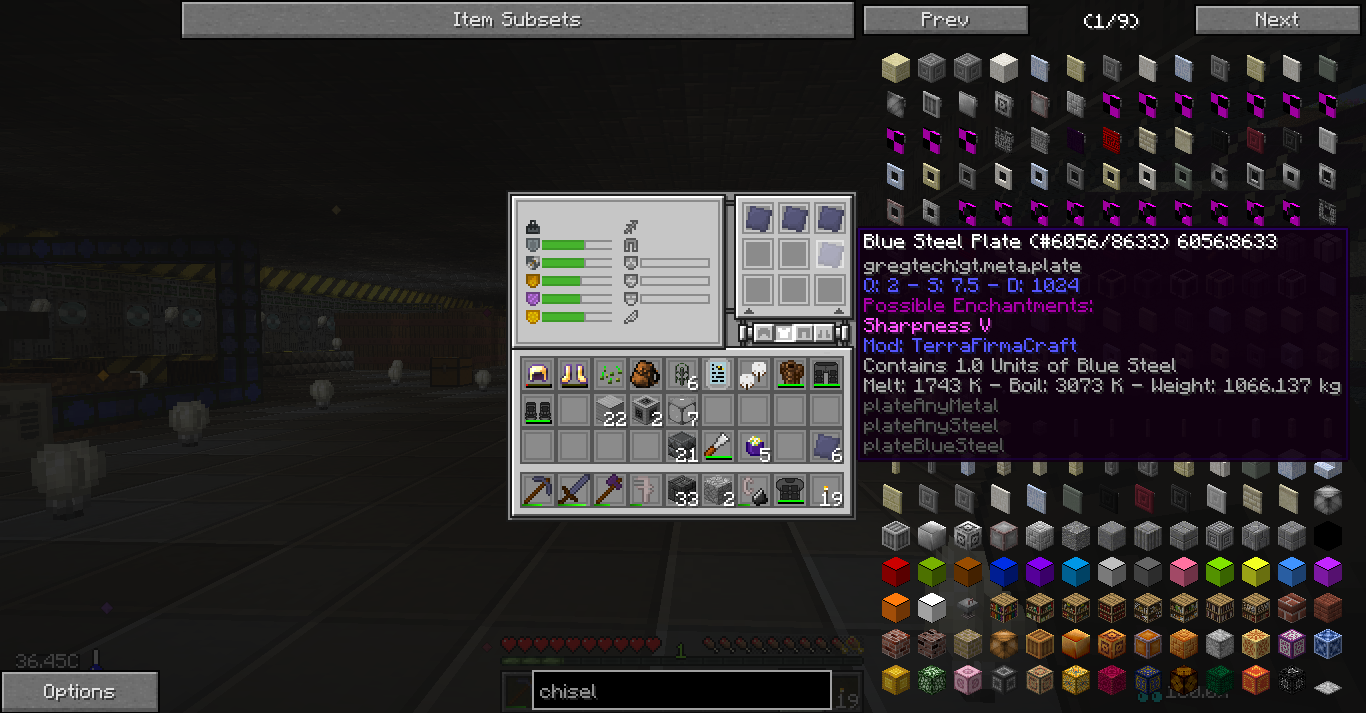Select the hotbar axe with purple head
Screen dimensions: 1366x713
click(610, 490)
